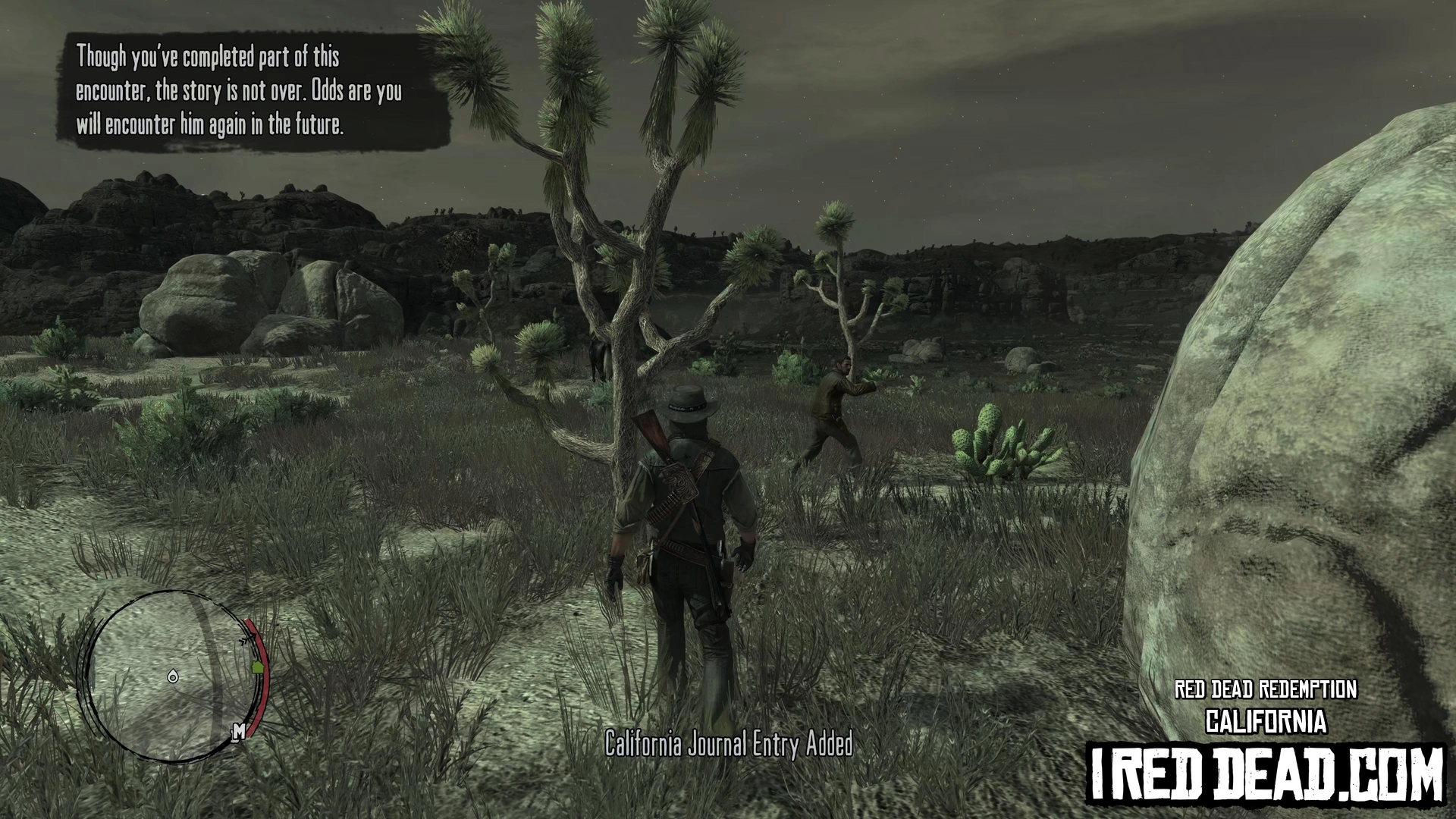Select the green house marker on minimap
The height and width of the screenshot is (819, 1456).
pos(257,667)
